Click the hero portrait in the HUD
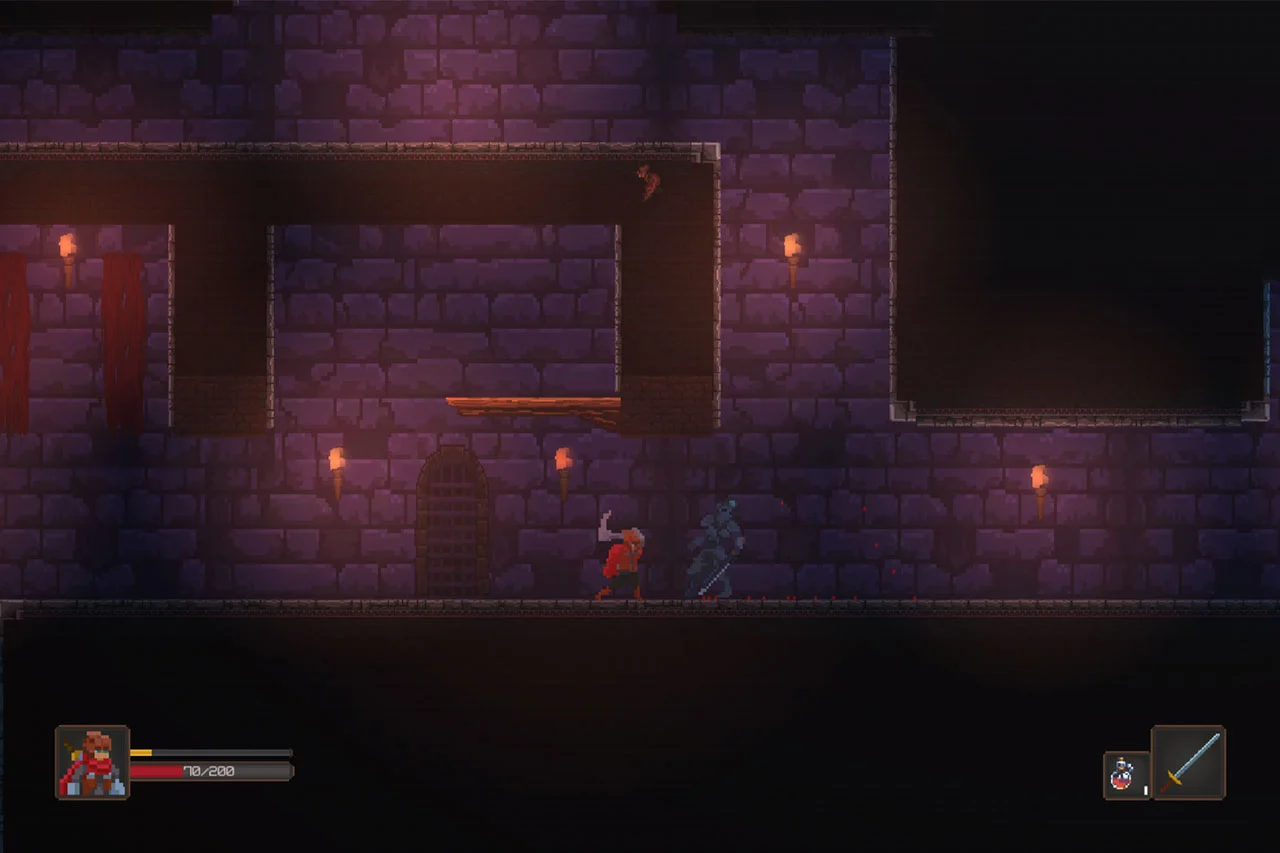Viewport: 1280px width, 853px height. click(90, 763)
